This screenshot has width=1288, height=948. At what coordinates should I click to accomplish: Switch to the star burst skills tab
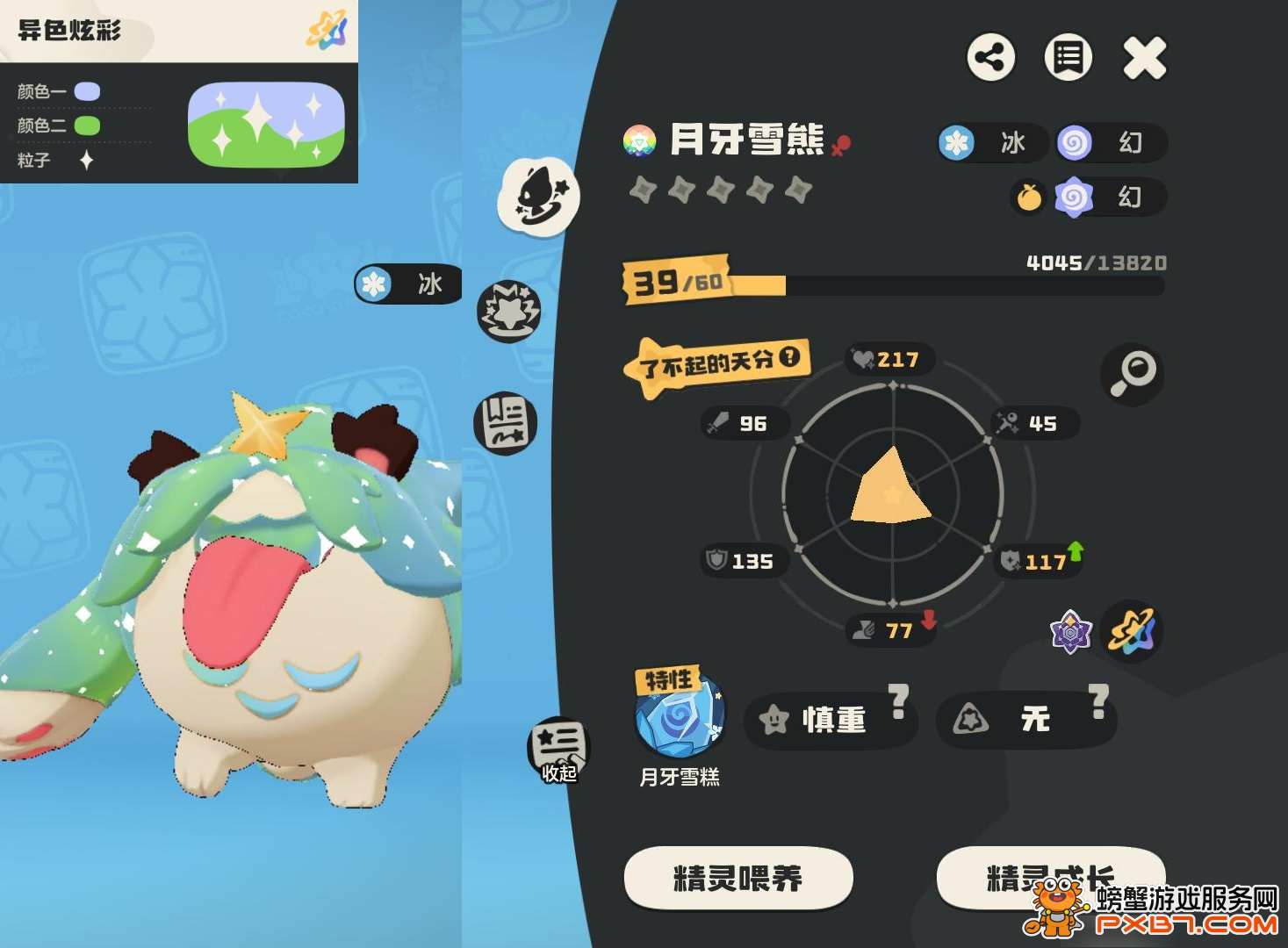(x=508, y=311)
